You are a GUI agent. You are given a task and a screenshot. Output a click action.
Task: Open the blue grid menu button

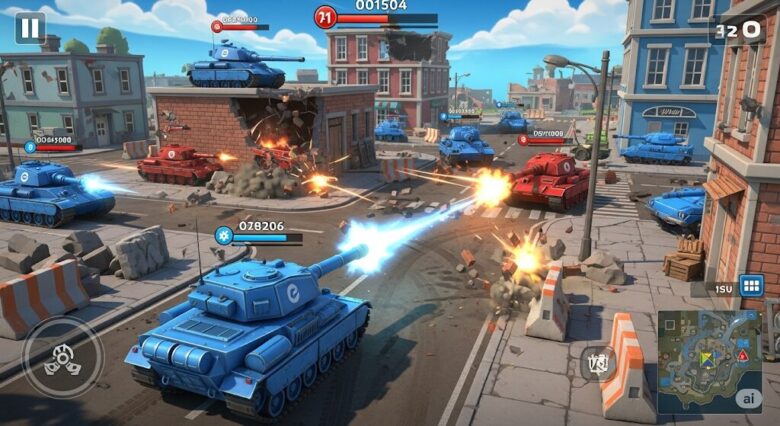(751, 287)
